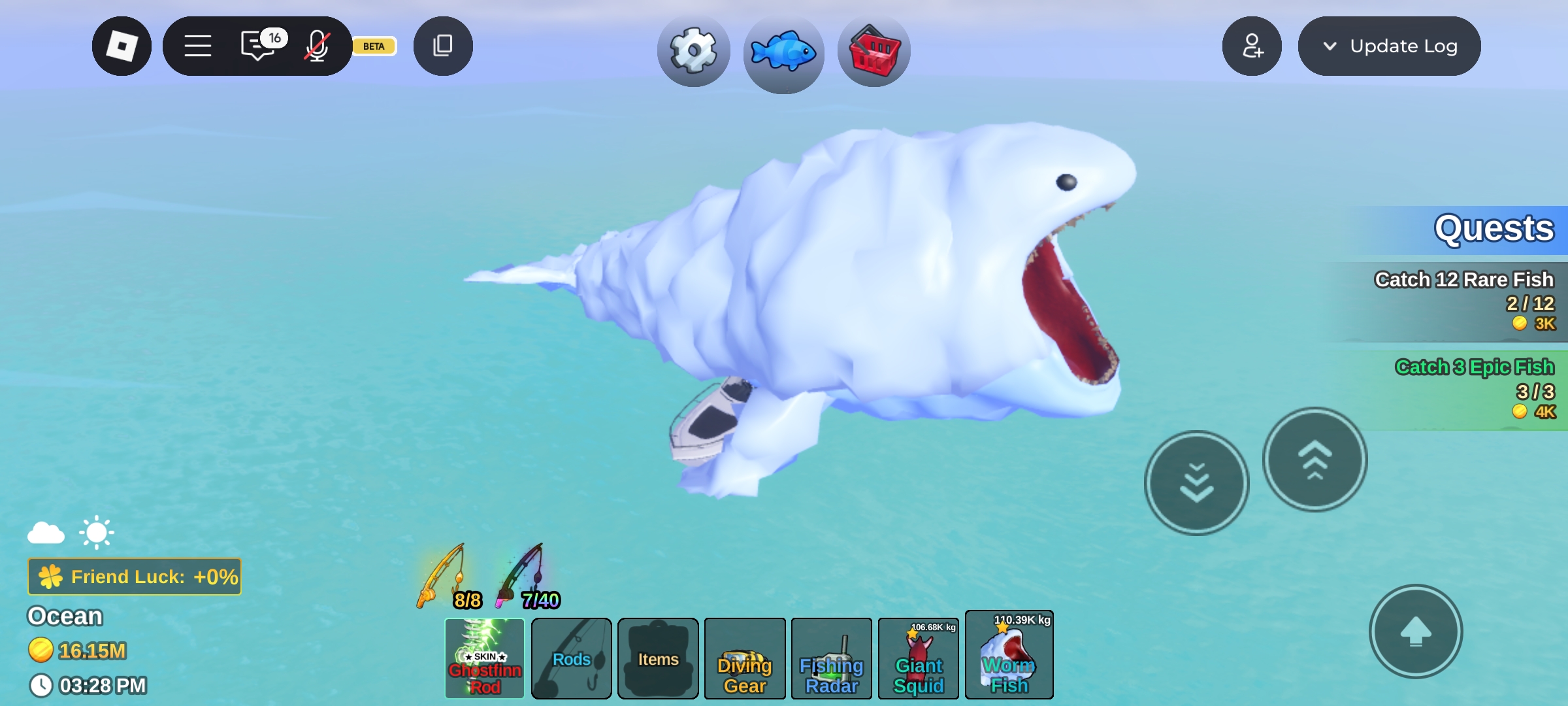Open the hamburger menu
This screenshot has width=1568, height=706.
click(x=197, y=46)
